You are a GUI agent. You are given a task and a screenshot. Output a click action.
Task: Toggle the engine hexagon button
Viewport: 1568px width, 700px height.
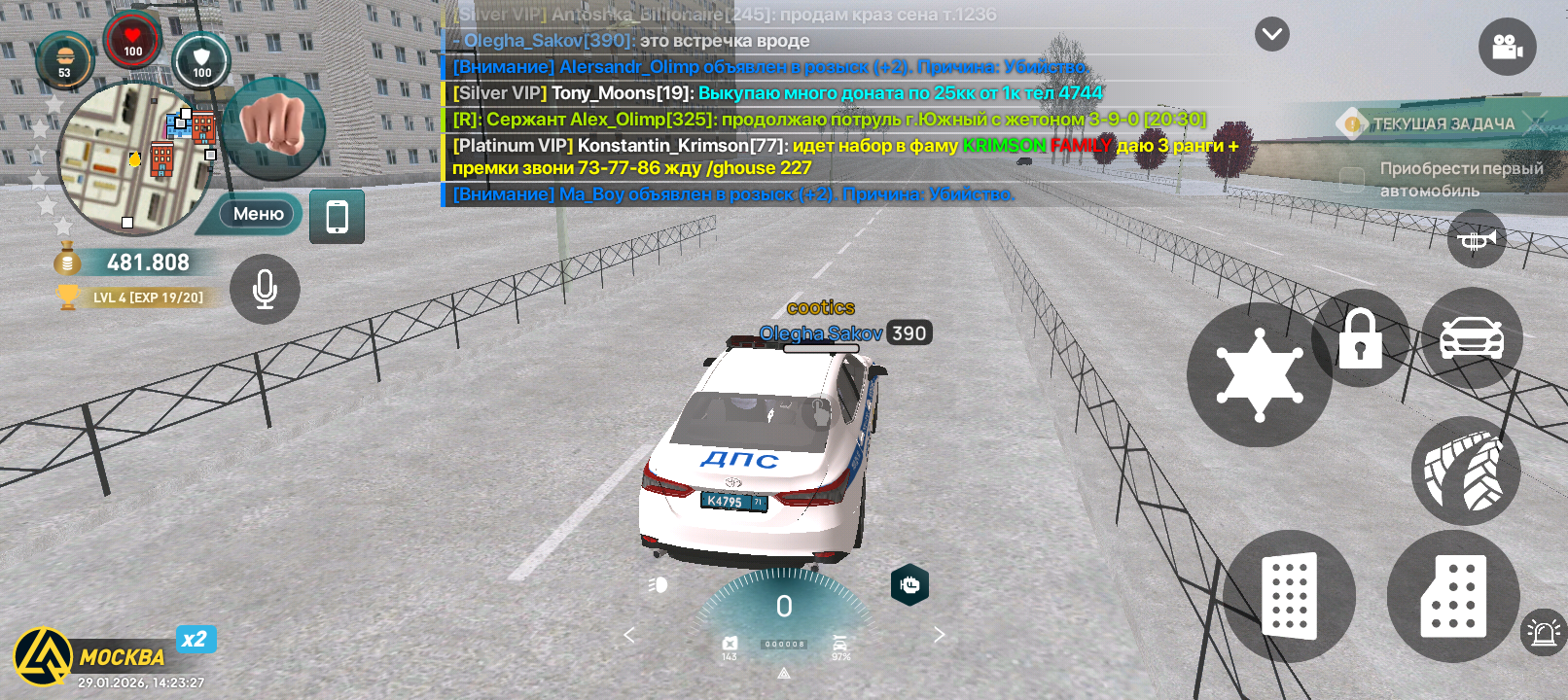tap(909, 584)
